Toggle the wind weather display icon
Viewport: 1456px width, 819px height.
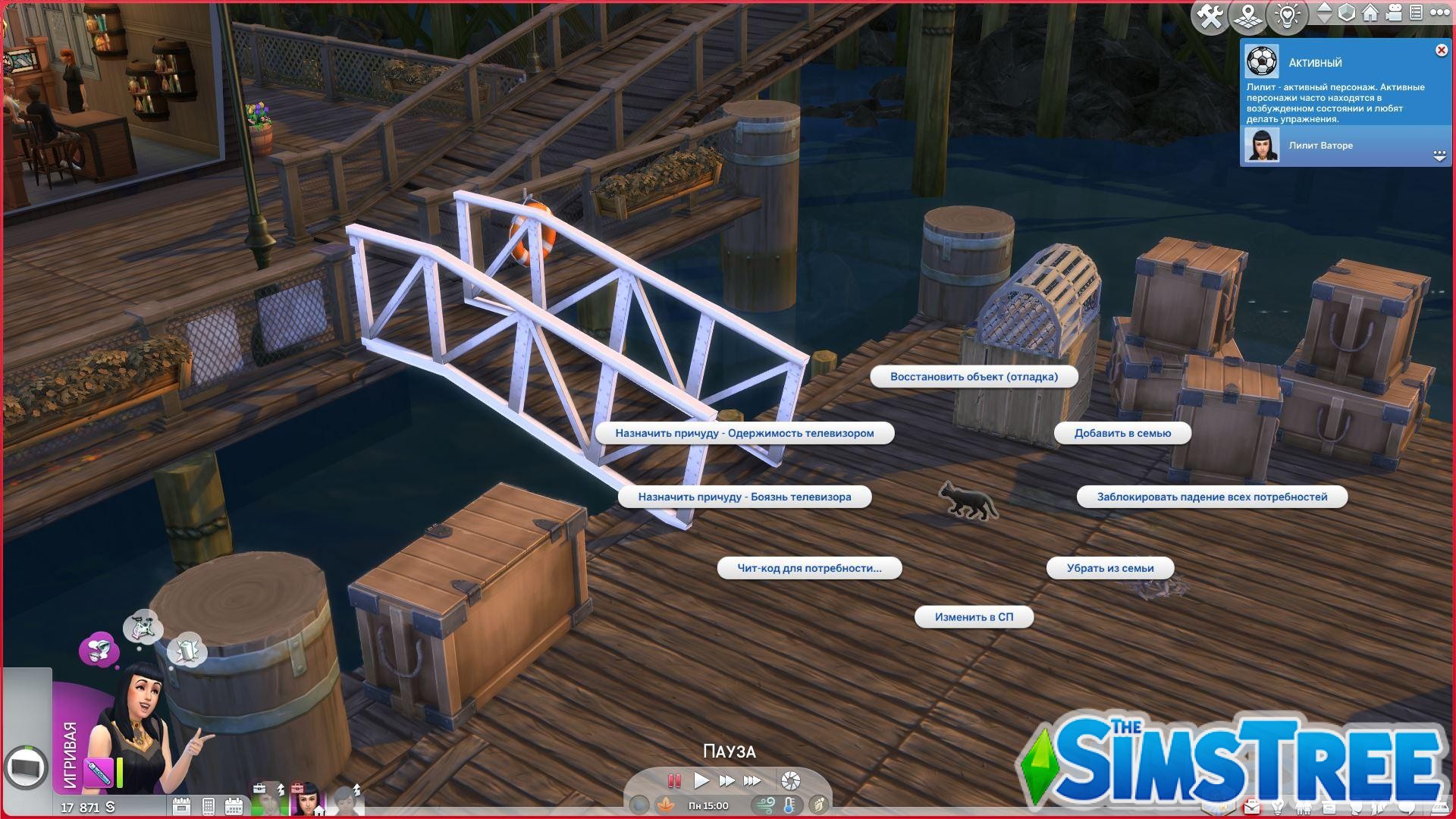point(765,805)
